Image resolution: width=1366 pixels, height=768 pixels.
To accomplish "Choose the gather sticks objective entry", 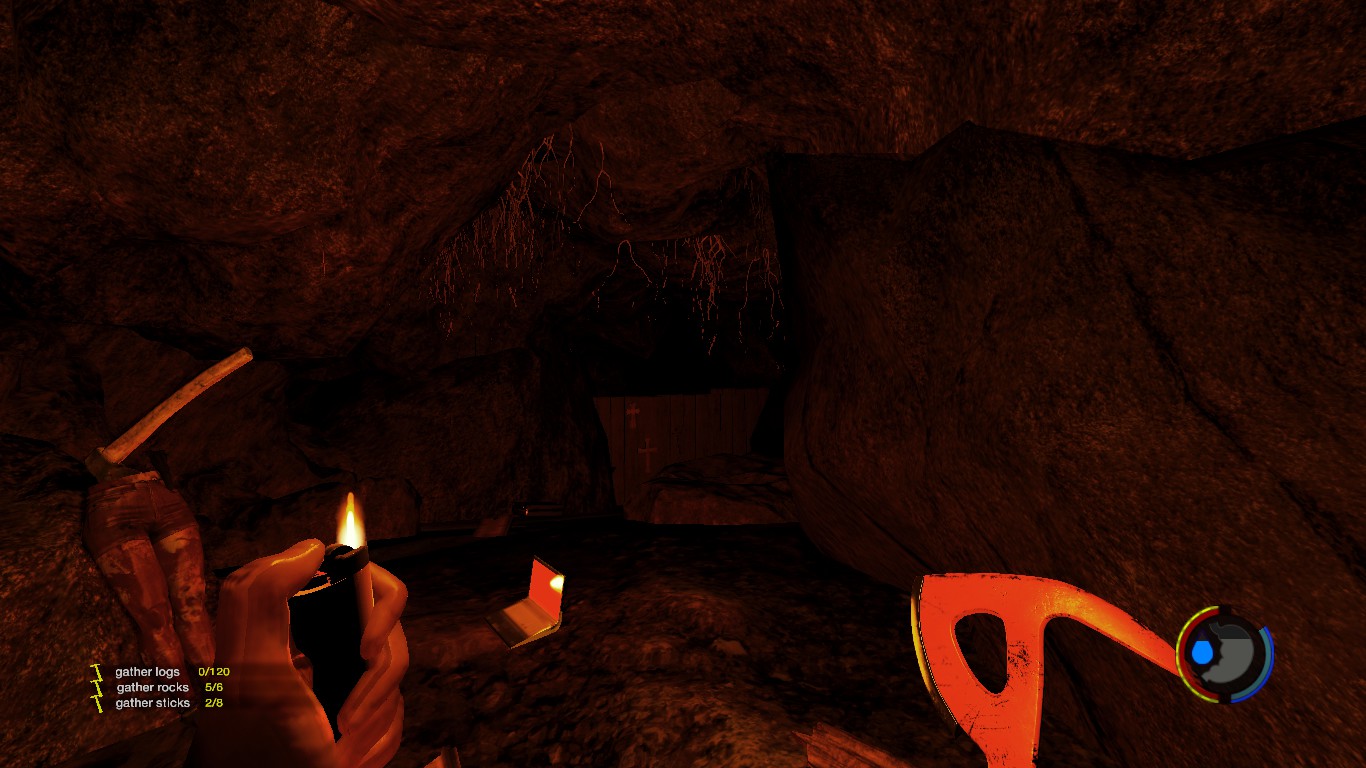I will [152, 703].
